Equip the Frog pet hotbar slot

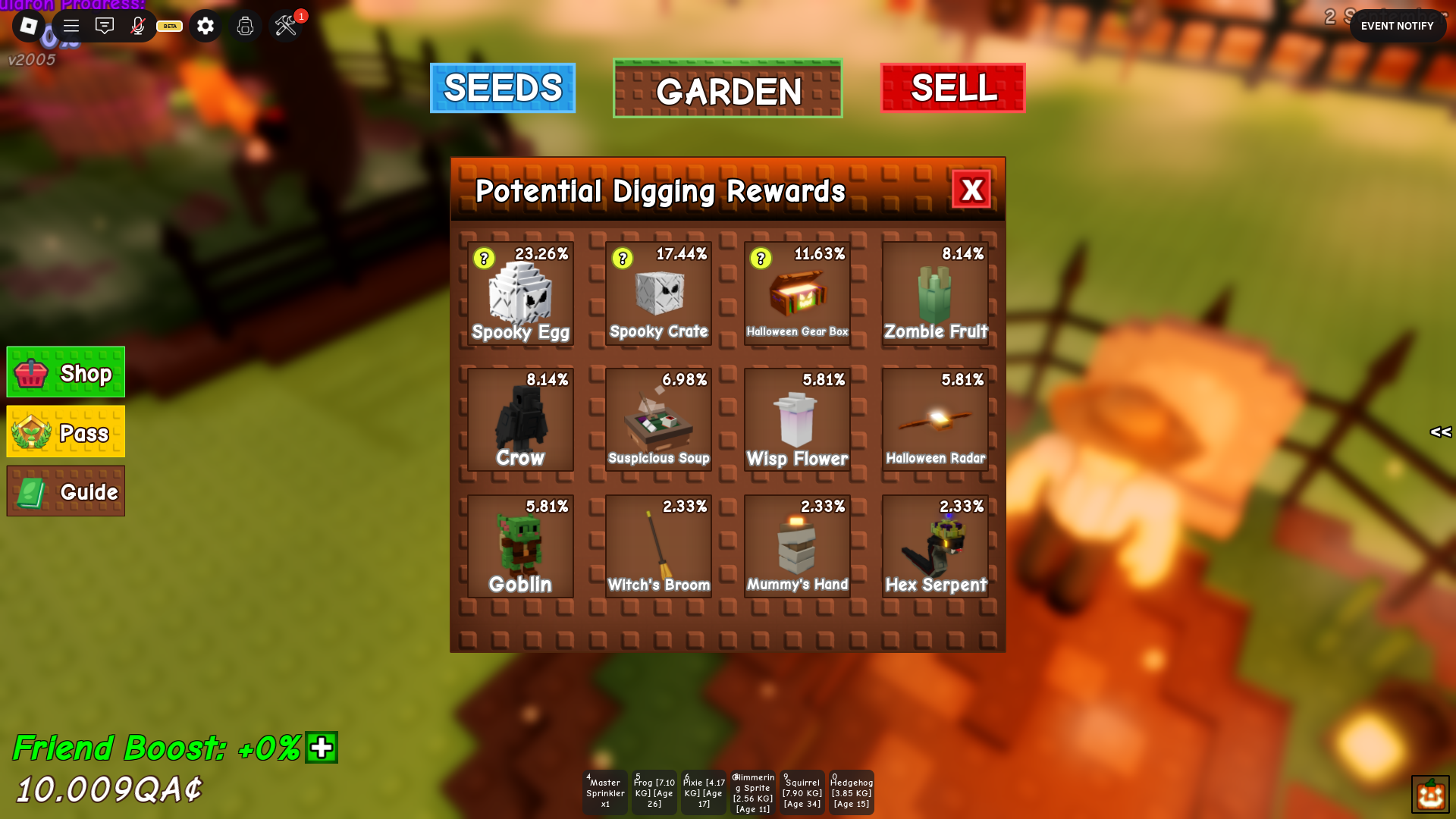[x=654, y=792]
